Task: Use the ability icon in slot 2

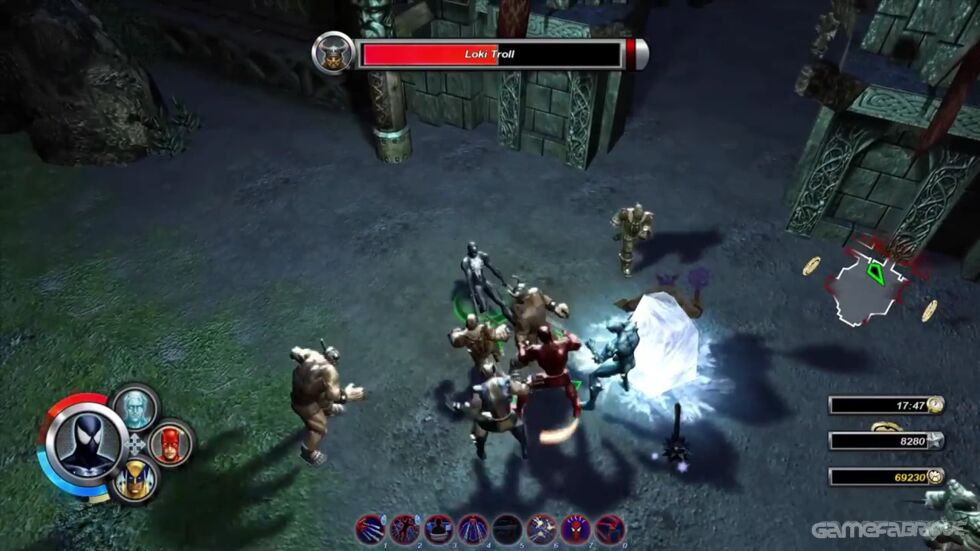Action: click(x=404, y=528)
